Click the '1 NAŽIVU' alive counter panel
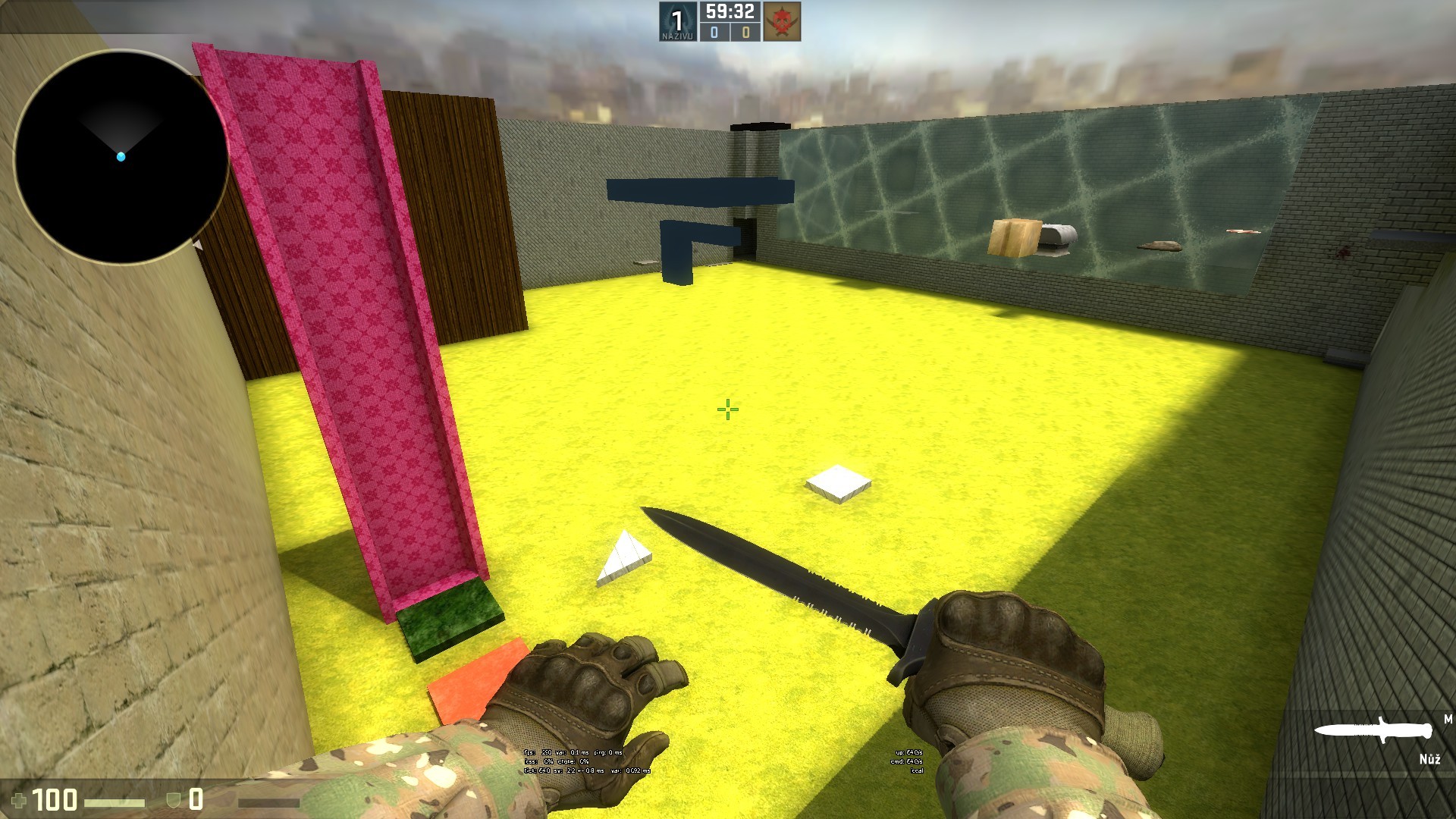This screenshot has width=1456, height=819. tap(677, 23)
